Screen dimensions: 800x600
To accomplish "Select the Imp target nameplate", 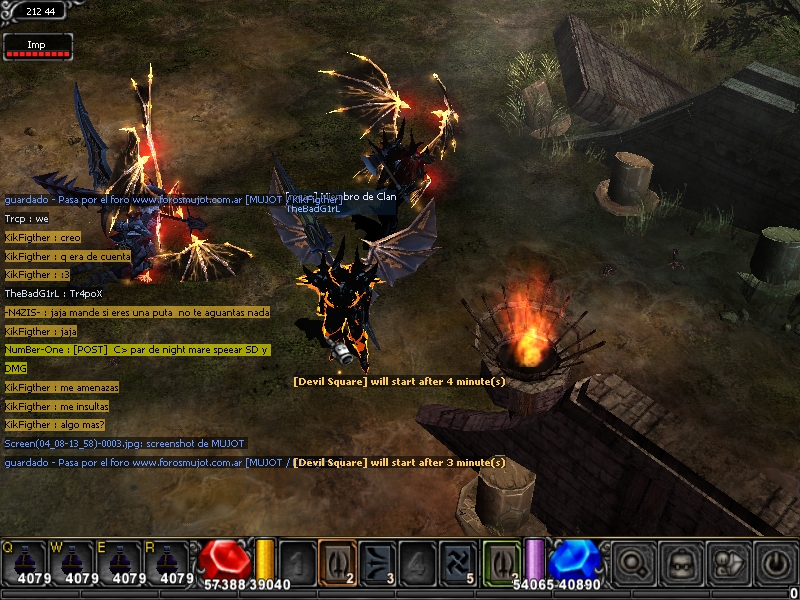I will point(38,47).
